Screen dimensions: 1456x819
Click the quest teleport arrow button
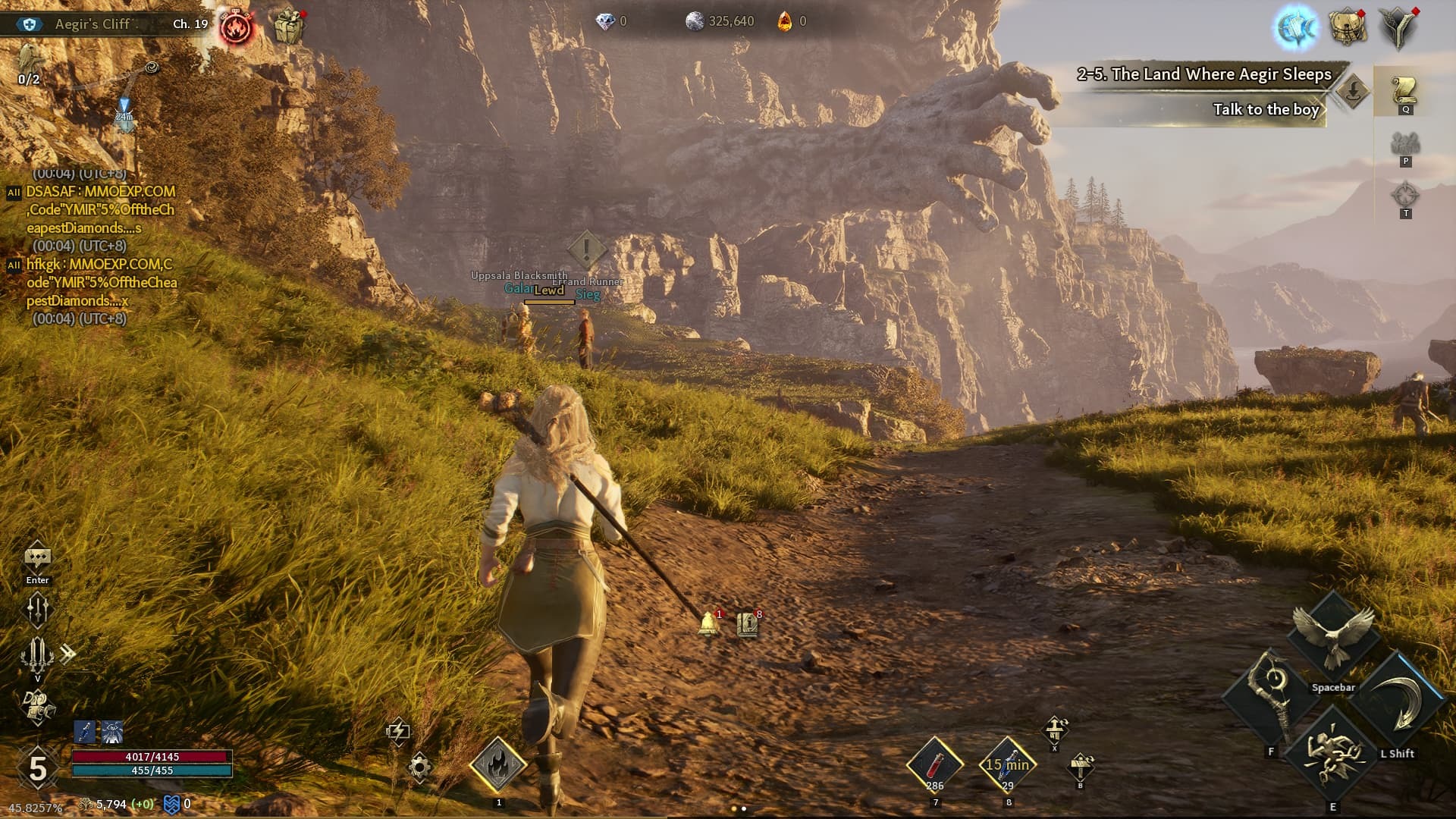click(1352, 92)
